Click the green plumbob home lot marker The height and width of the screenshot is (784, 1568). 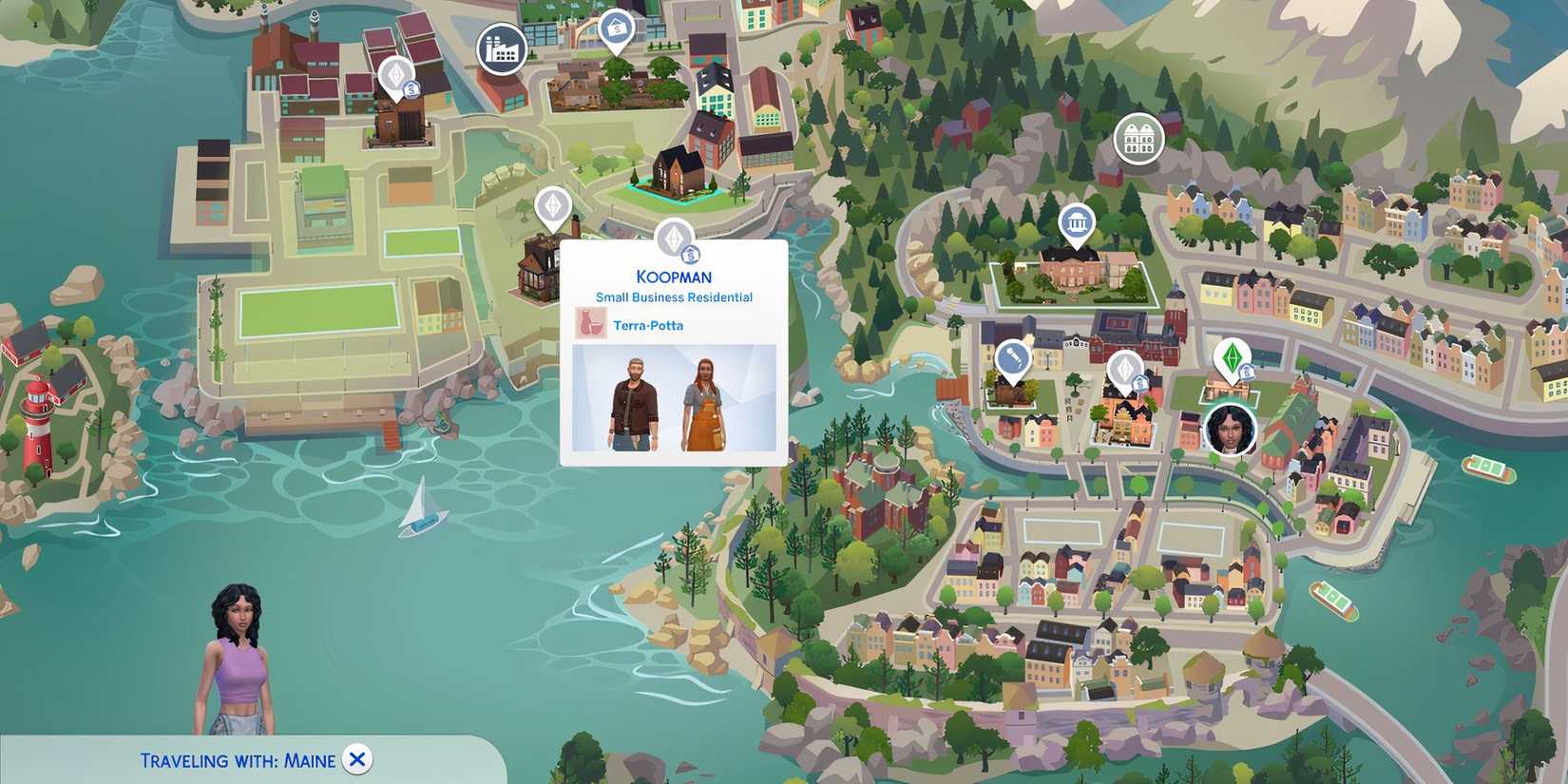(1233, 357)
